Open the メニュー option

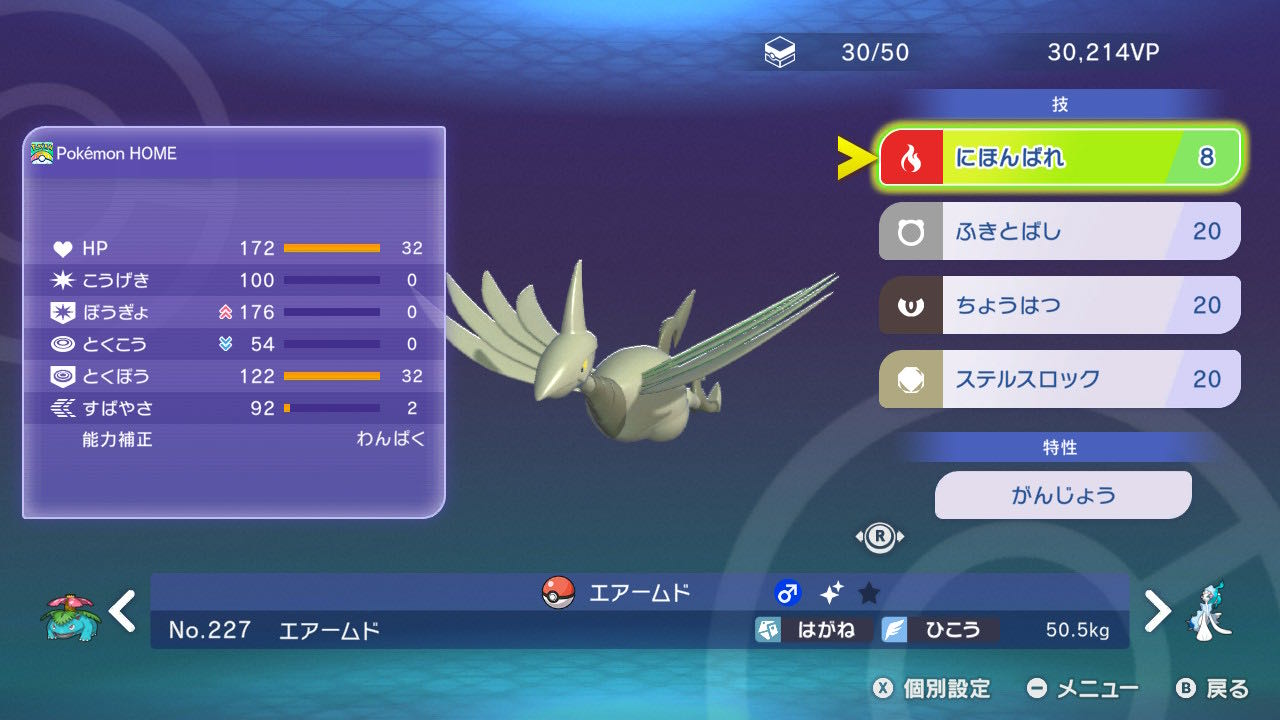point(1083,689)
